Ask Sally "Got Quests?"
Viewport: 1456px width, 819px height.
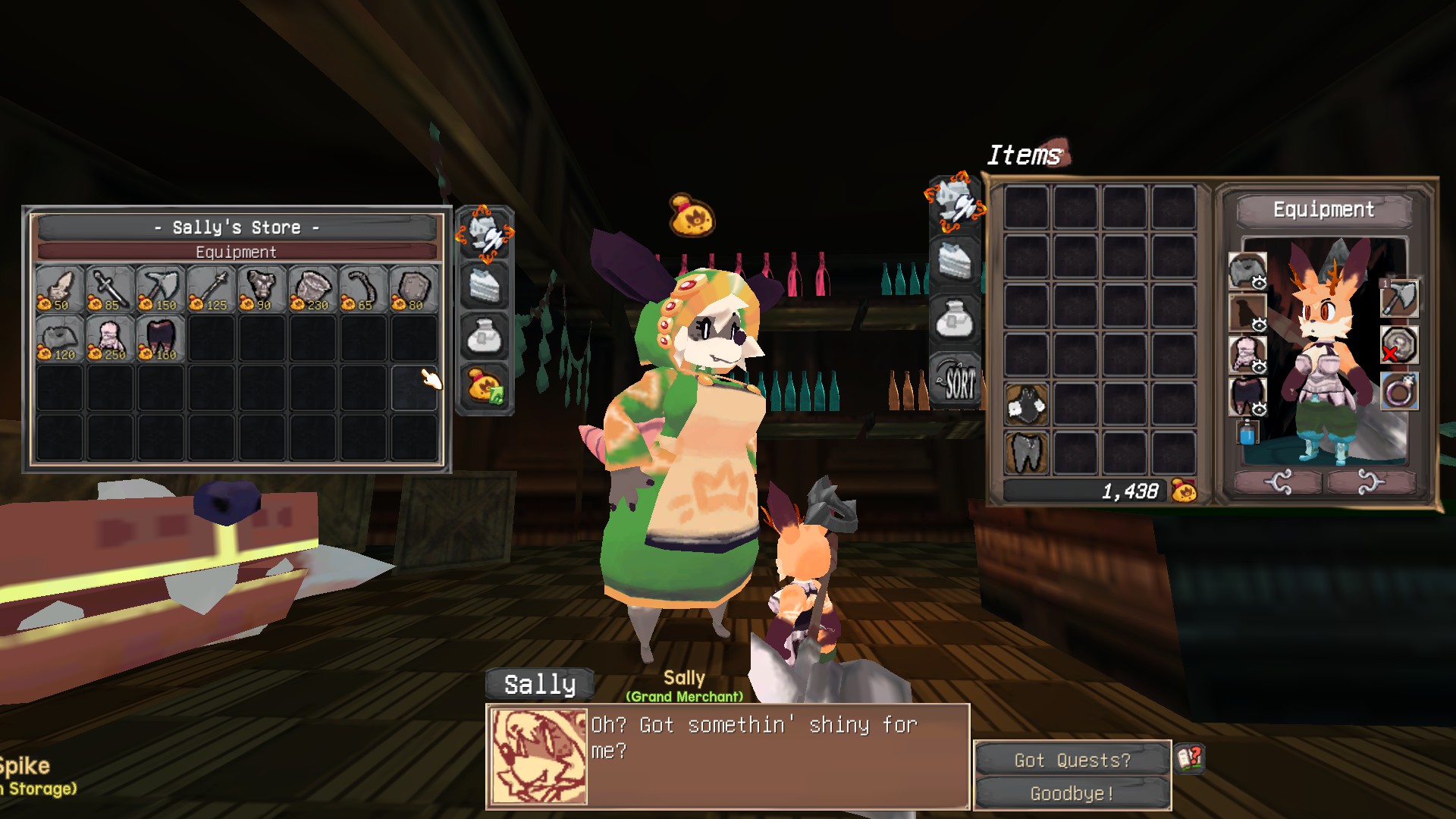pyautogui.click(x=1072, y=760)
